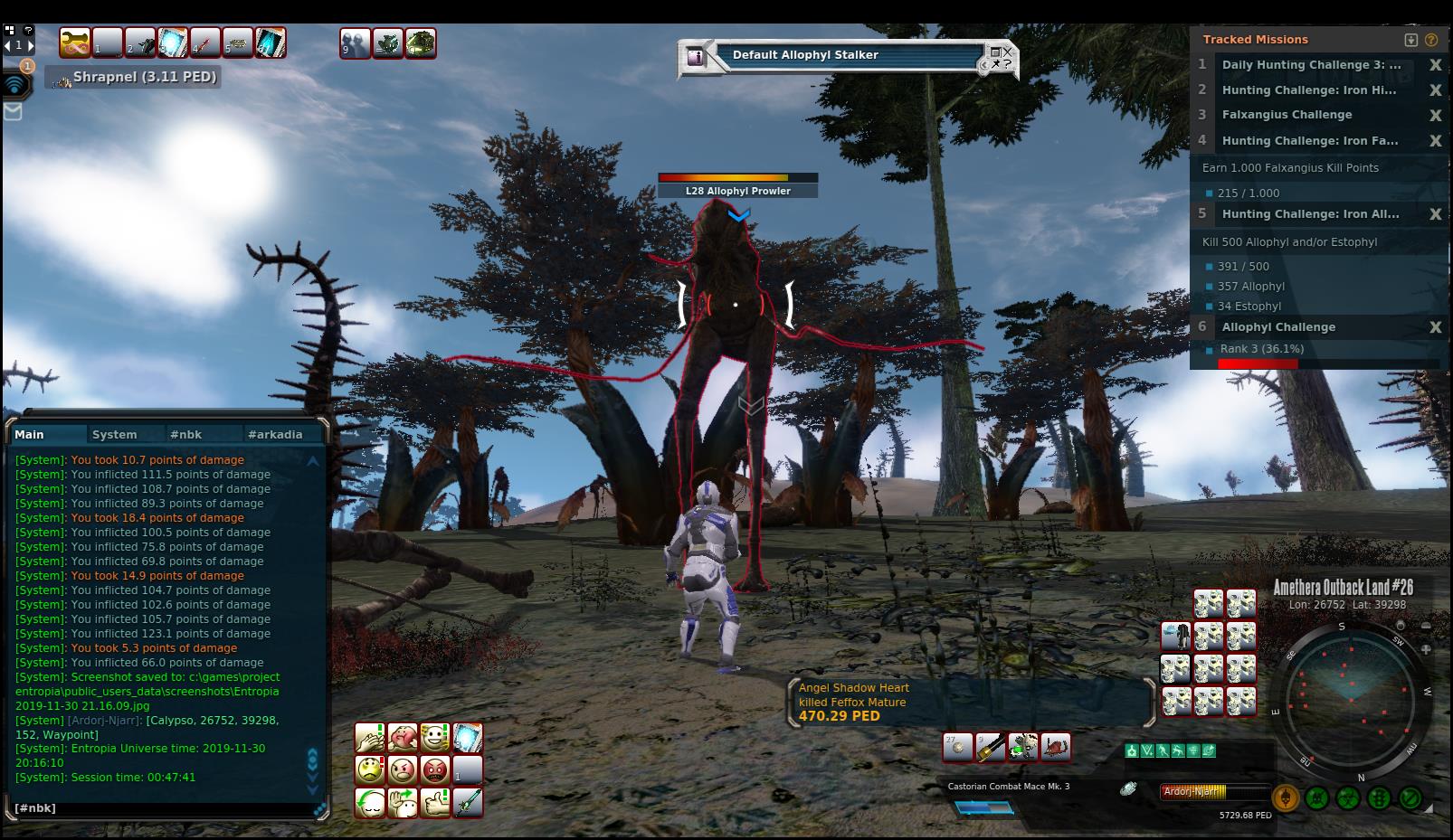The image size is (1453, 840).
Task: Click the chat input field
Action: [x=163, y=808]
